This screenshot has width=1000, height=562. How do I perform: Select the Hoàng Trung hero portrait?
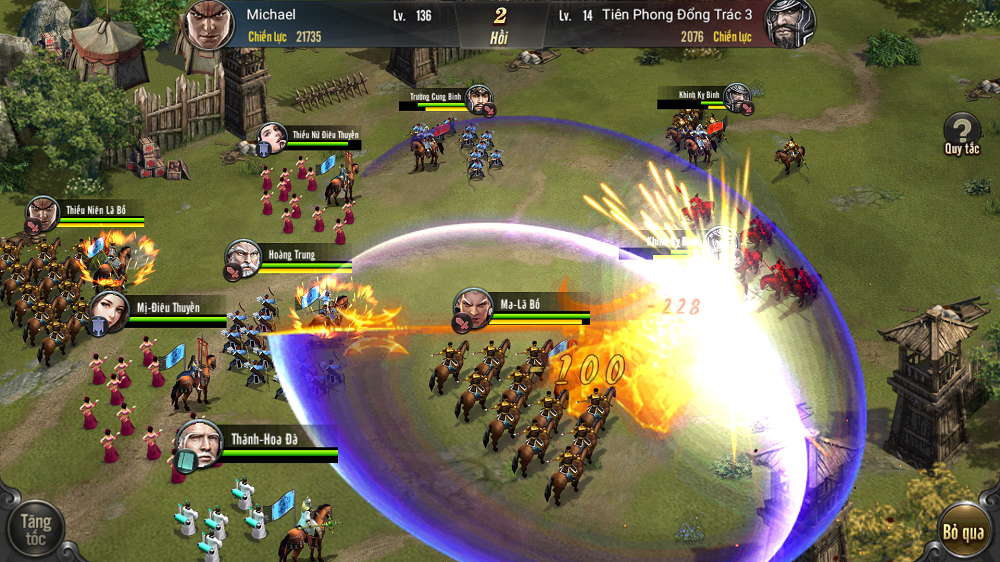point(244,258)
